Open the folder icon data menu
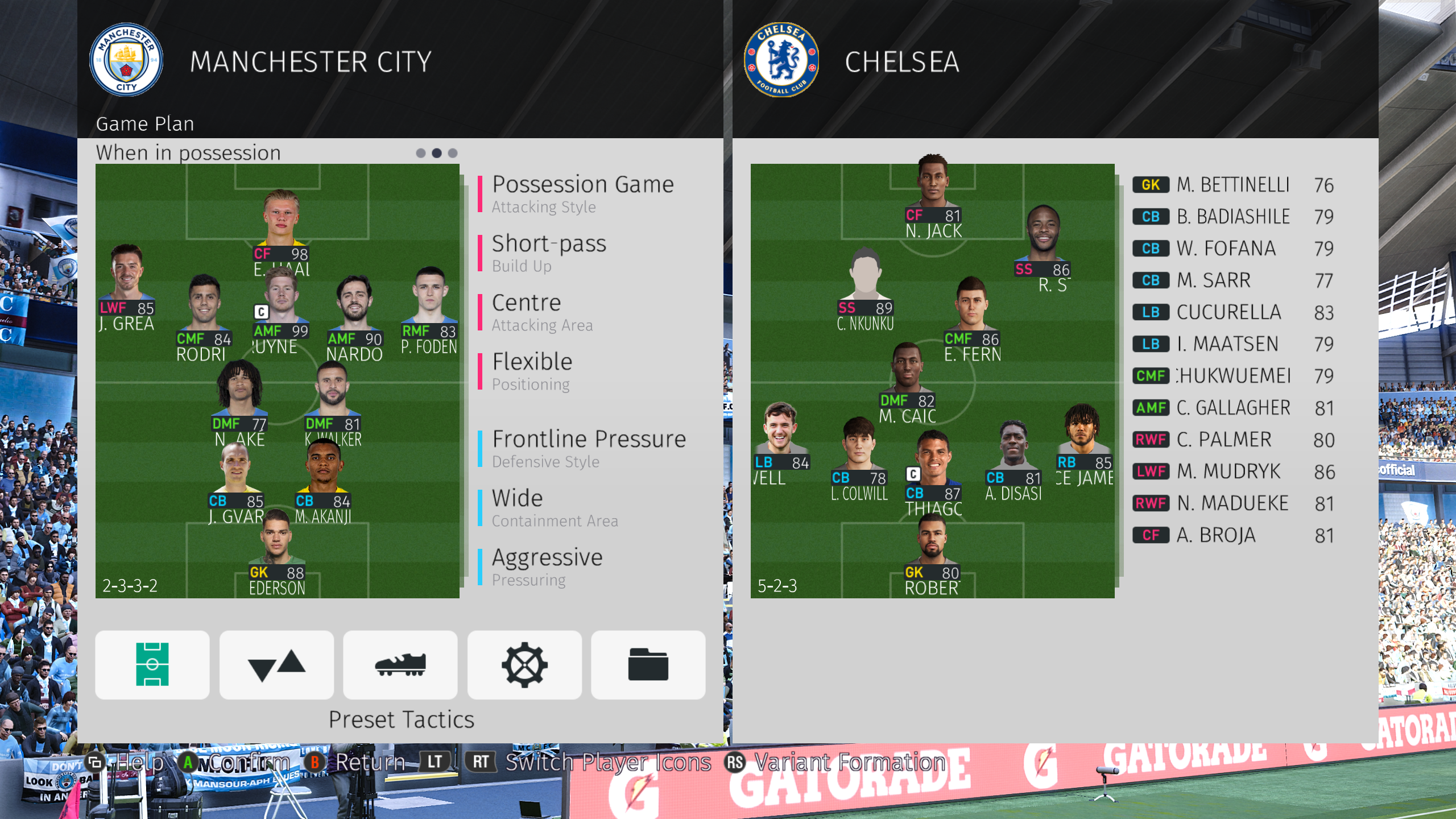 point(648,664)
